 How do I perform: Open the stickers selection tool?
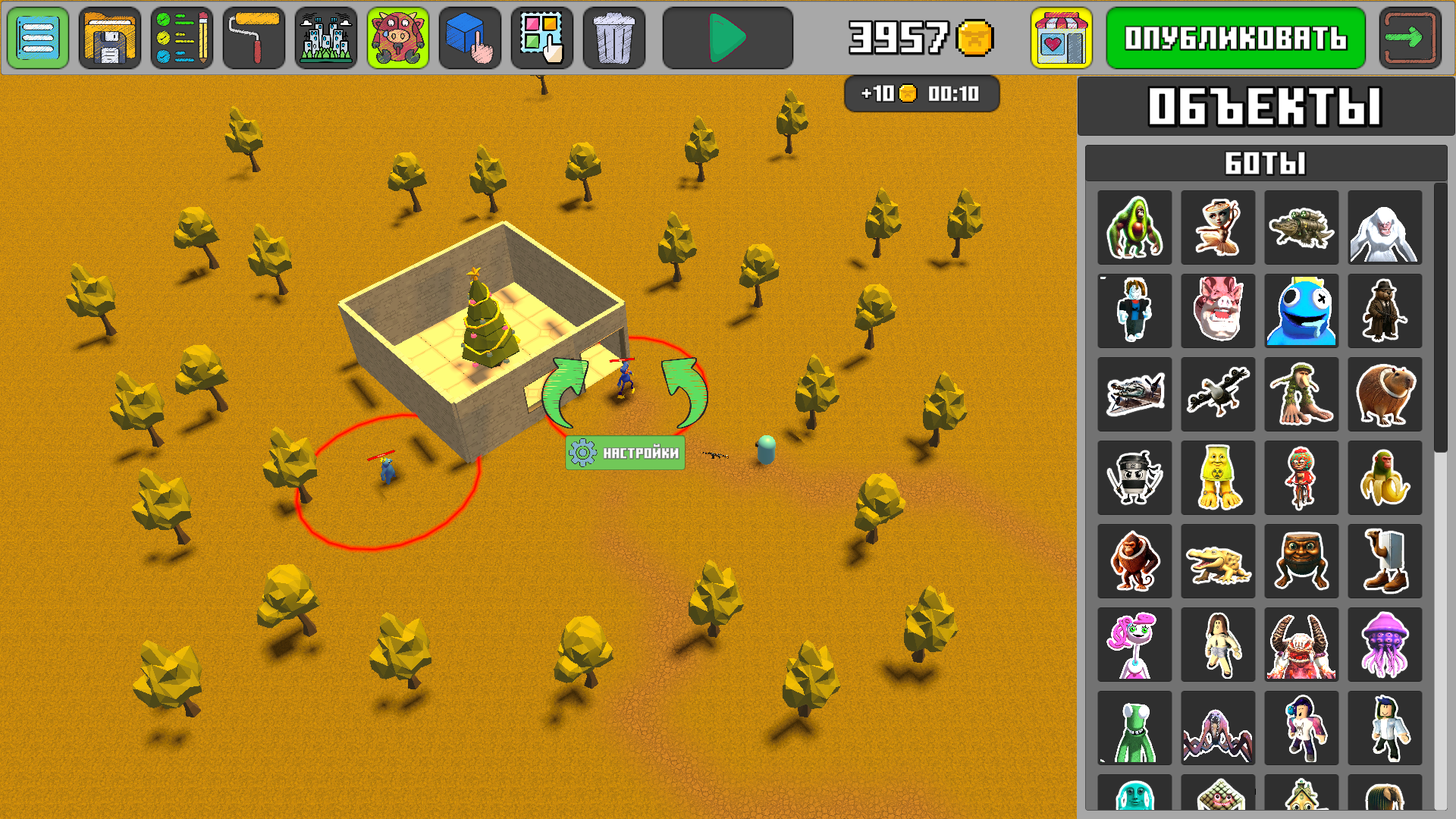click(x=541, y=36)
